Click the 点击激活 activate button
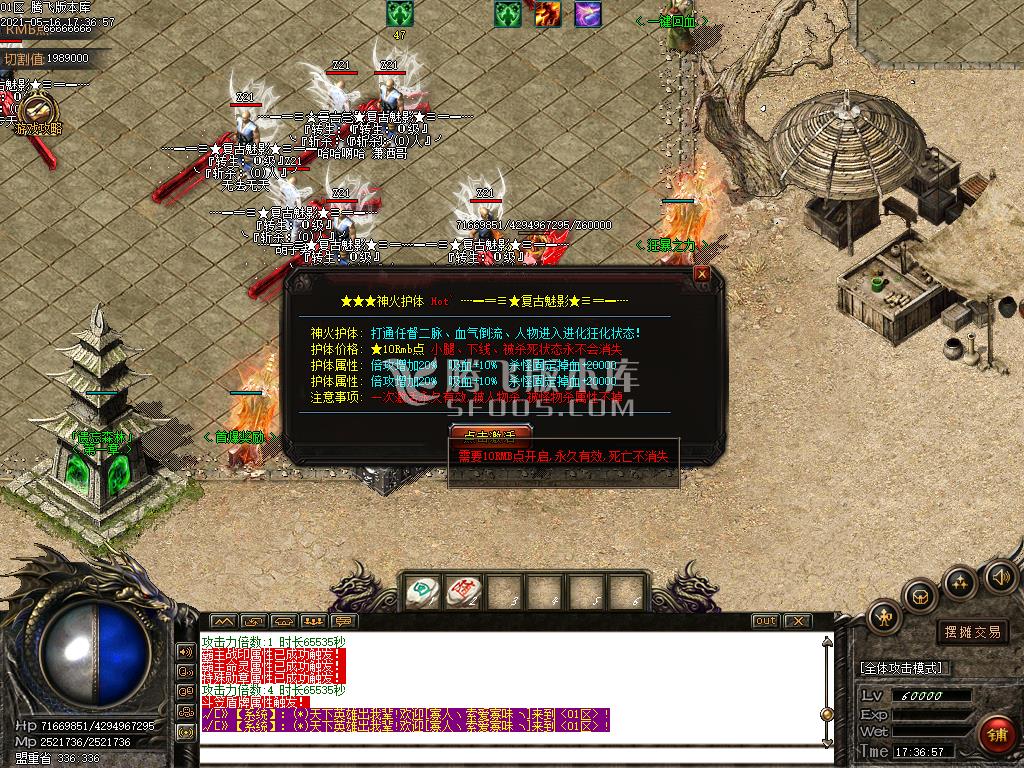 click(x=490, y=435)
